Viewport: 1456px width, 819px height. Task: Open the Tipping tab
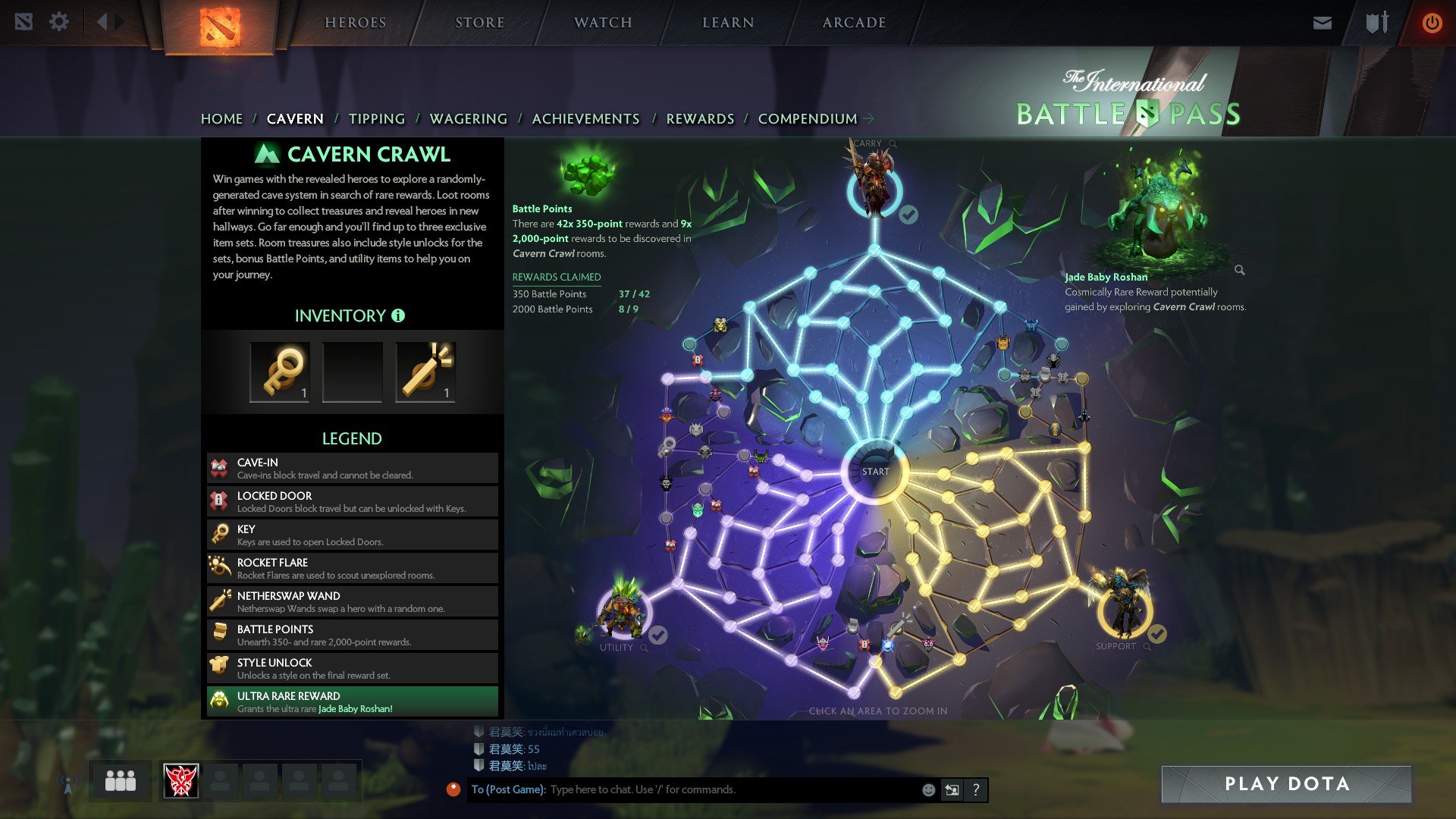coord(376,119)
